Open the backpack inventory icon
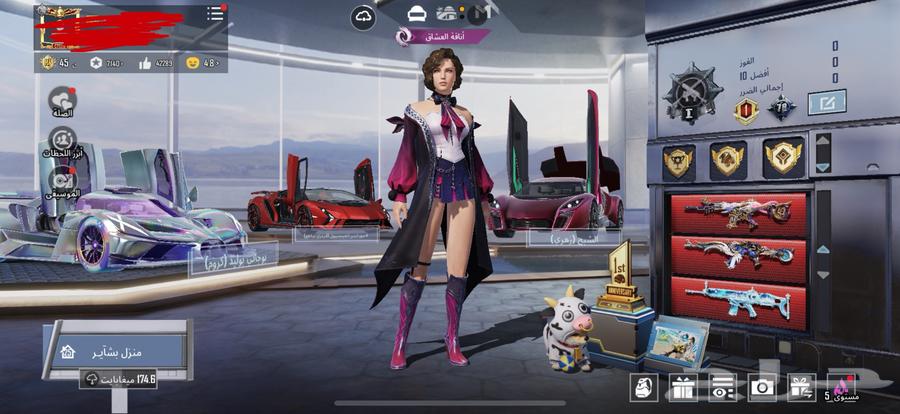 [643, 387]
